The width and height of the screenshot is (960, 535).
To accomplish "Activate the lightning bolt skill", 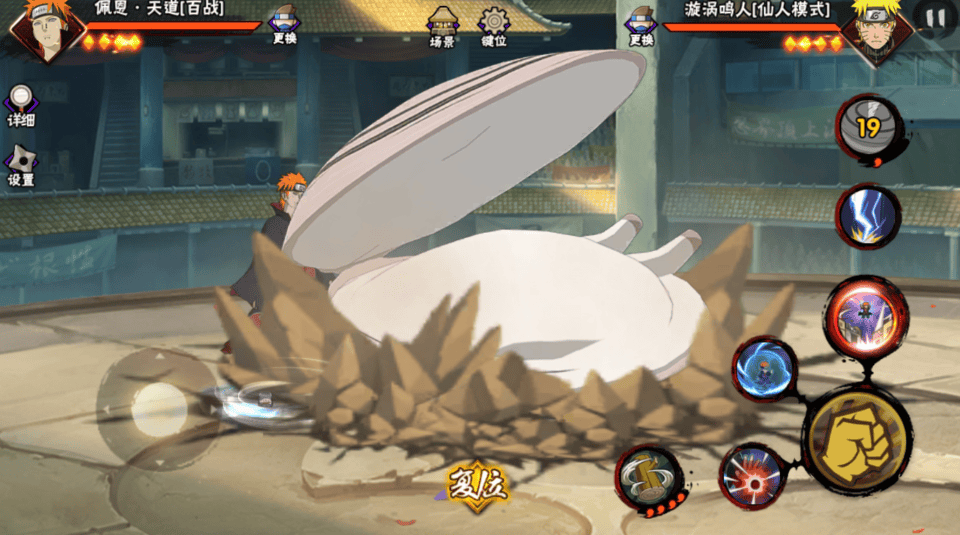I will pos(867,216).
